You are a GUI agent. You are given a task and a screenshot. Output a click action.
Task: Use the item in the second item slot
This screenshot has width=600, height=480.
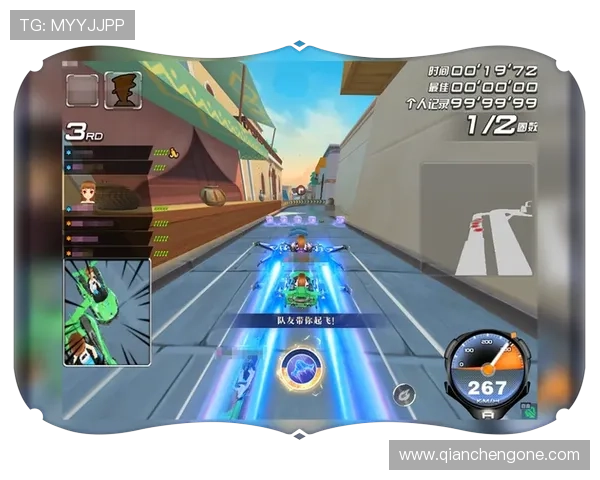point(122,90)
